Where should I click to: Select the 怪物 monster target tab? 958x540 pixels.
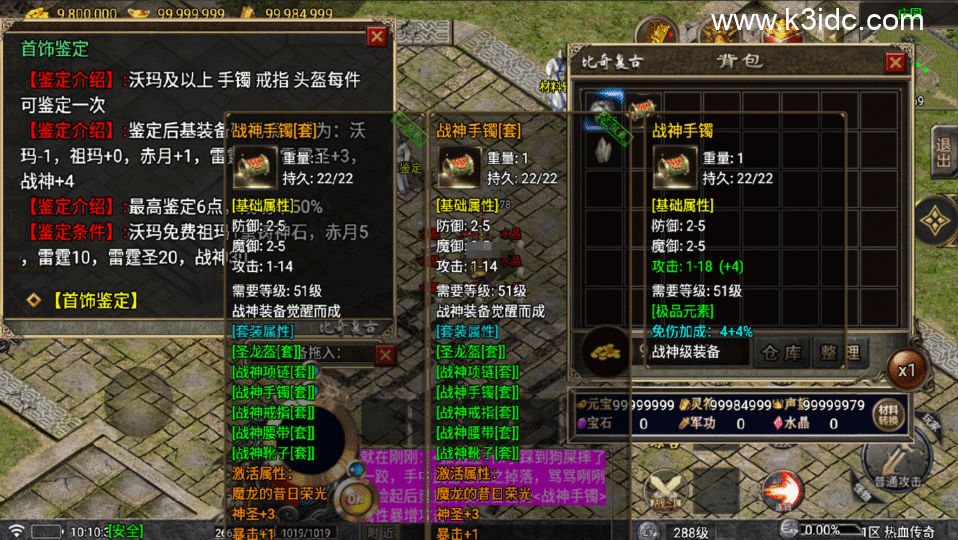(862, 490)
